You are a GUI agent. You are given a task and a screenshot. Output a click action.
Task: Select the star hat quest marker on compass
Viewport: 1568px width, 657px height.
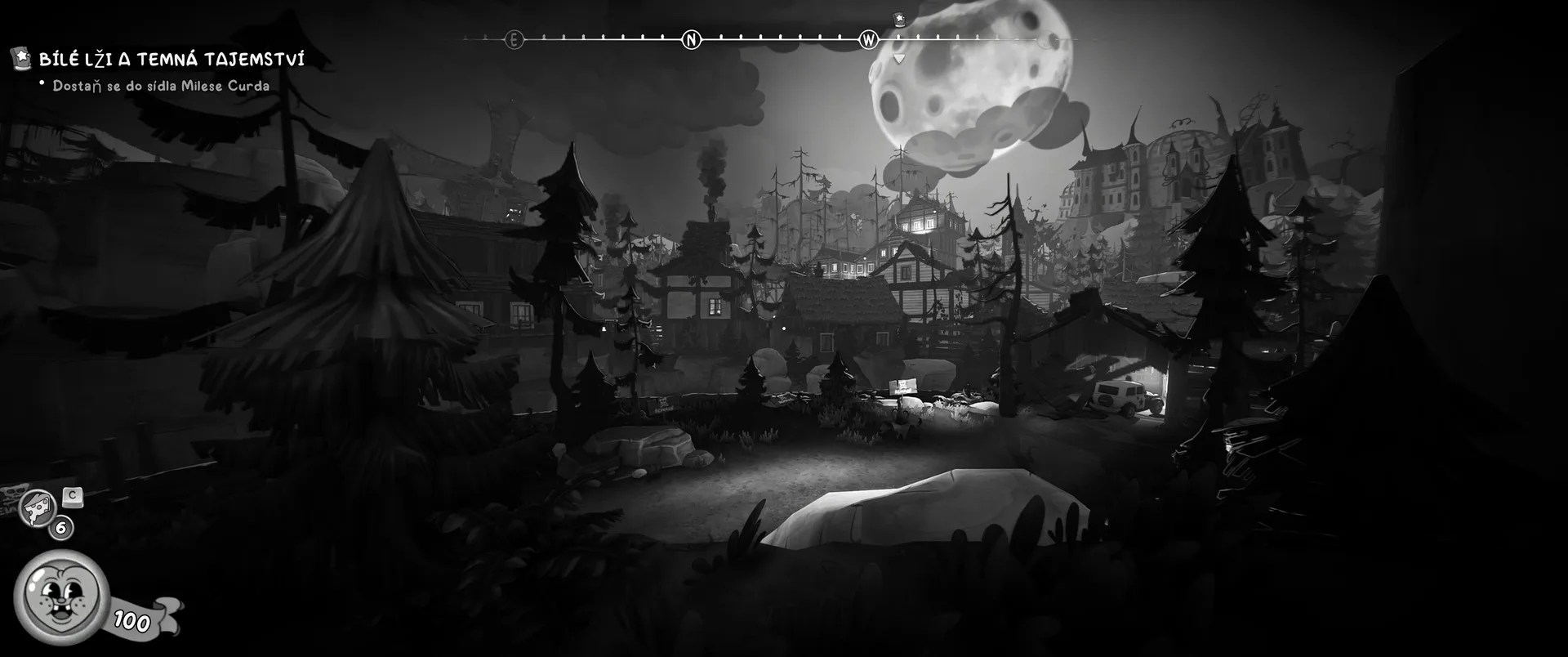[899, 19]
